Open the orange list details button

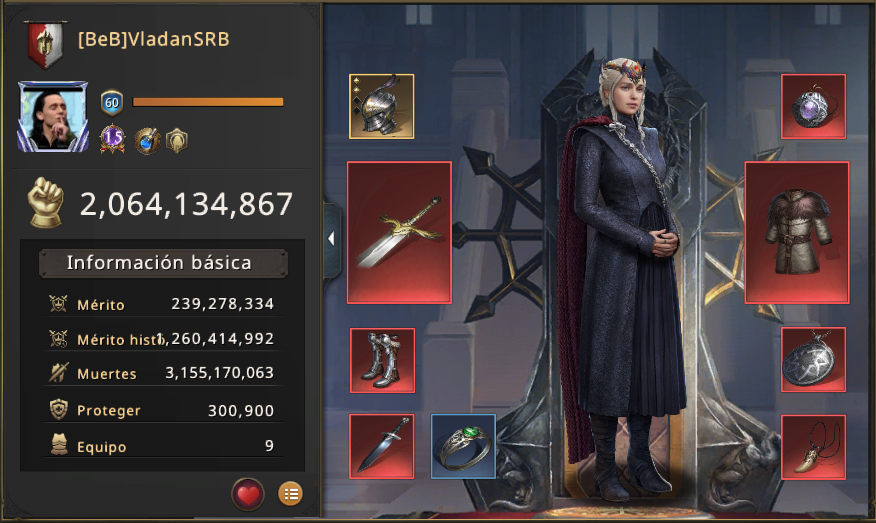[290, 493]
